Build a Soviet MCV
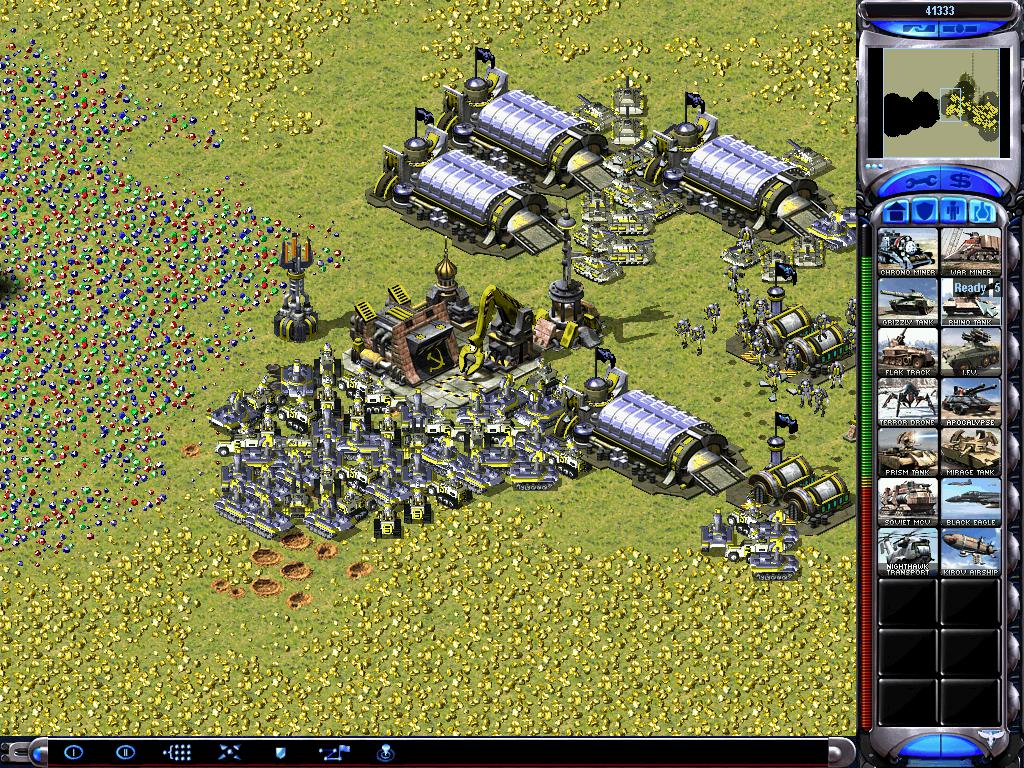Screen dimensions: 1024x768 coord(908,501)
